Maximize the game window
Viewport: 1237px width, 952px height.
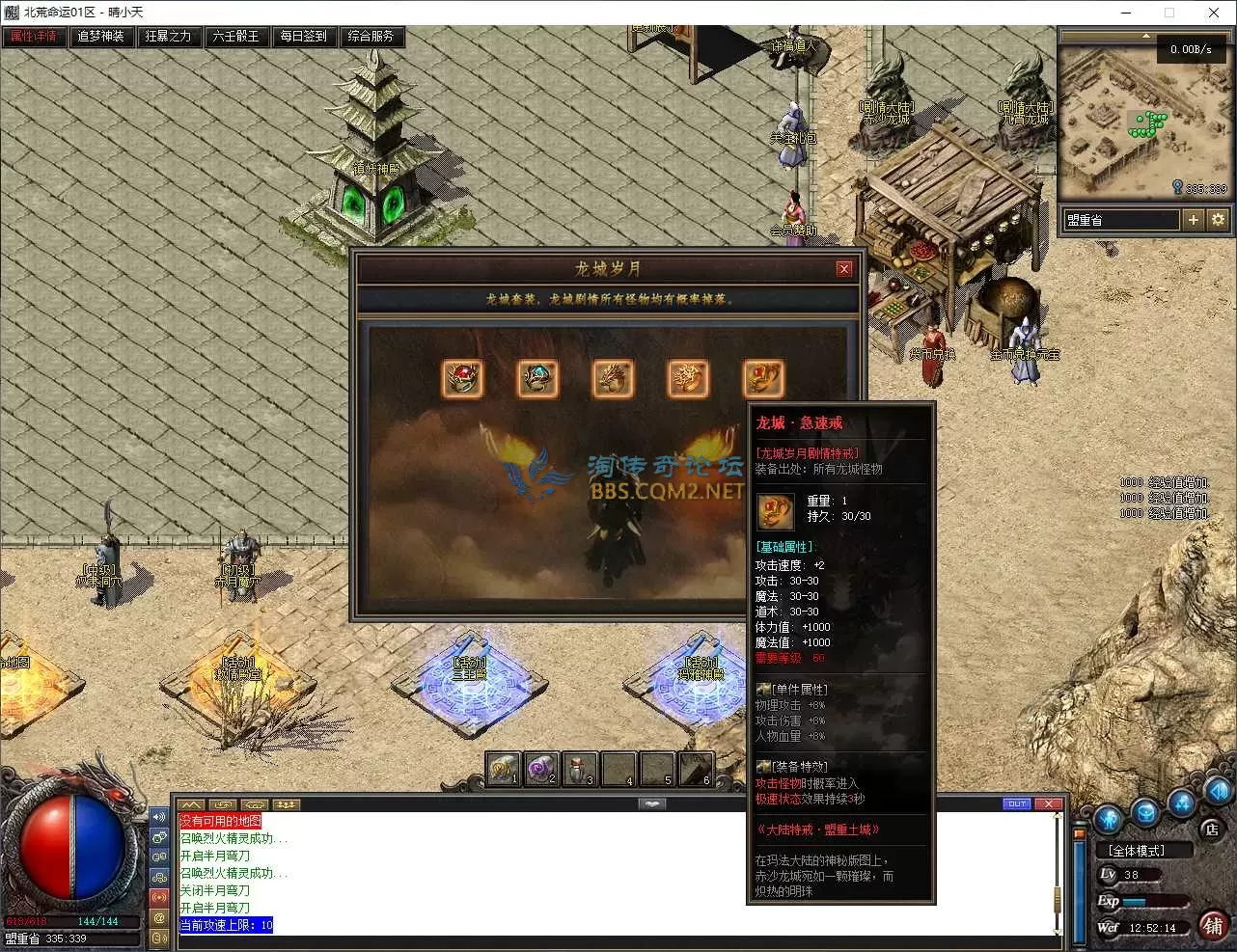coord(1169,13)
